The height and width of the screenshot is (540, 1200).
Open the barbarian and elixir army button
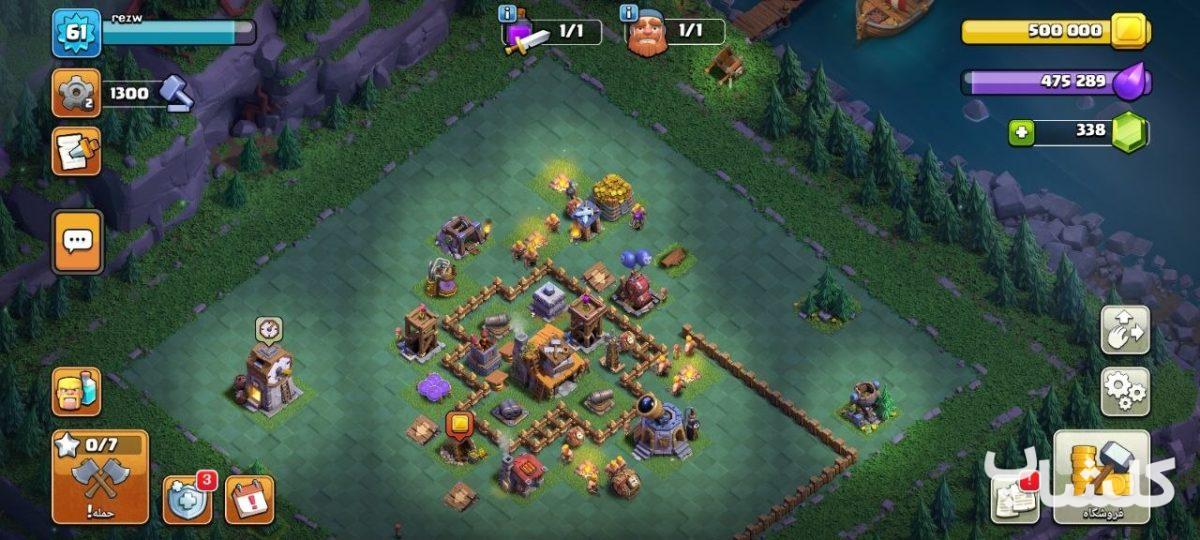pos(76,391)
